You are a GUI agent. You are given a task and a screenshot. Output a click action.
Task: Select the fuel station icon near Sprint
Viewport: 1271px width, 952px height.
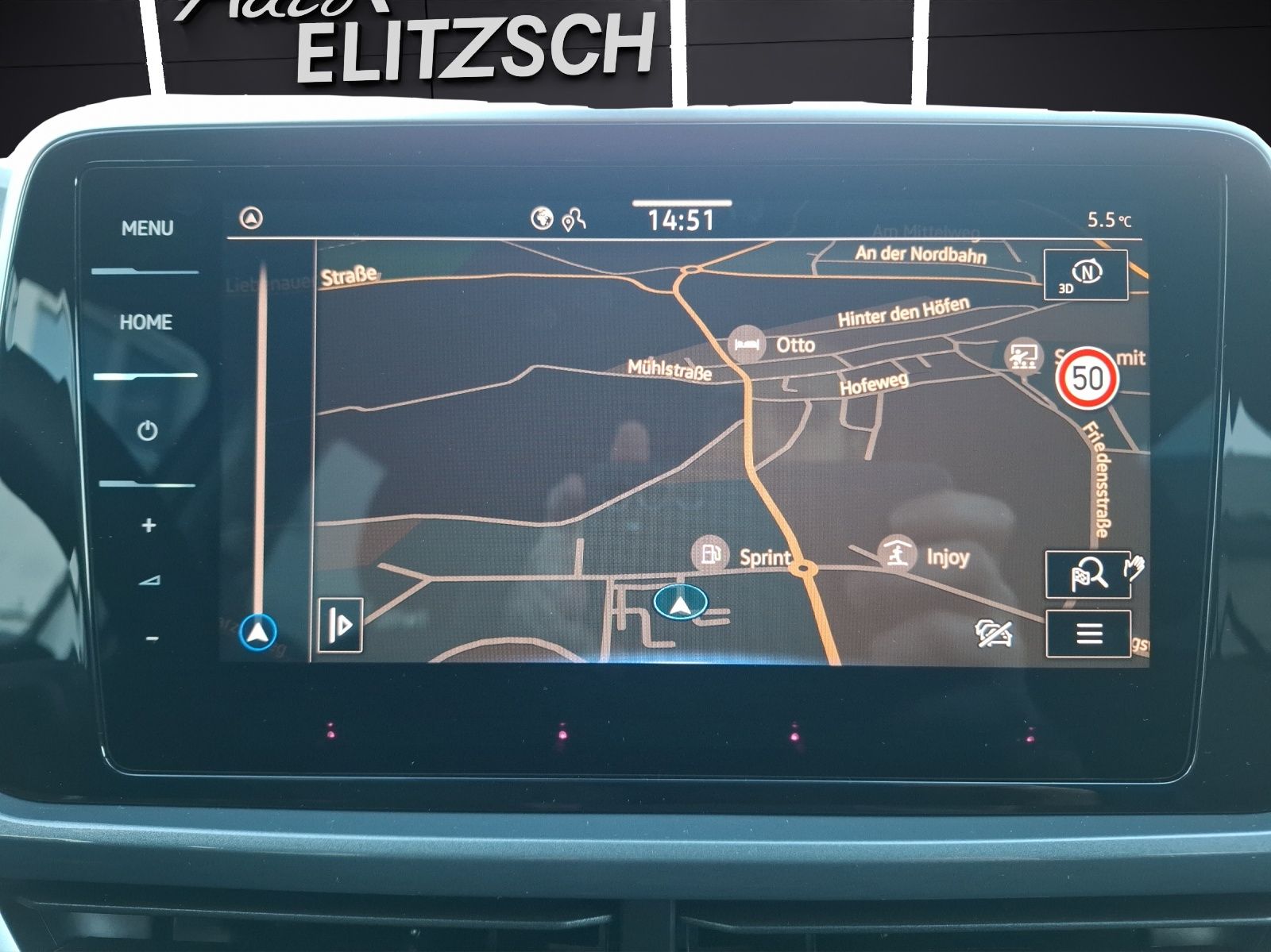709,557
